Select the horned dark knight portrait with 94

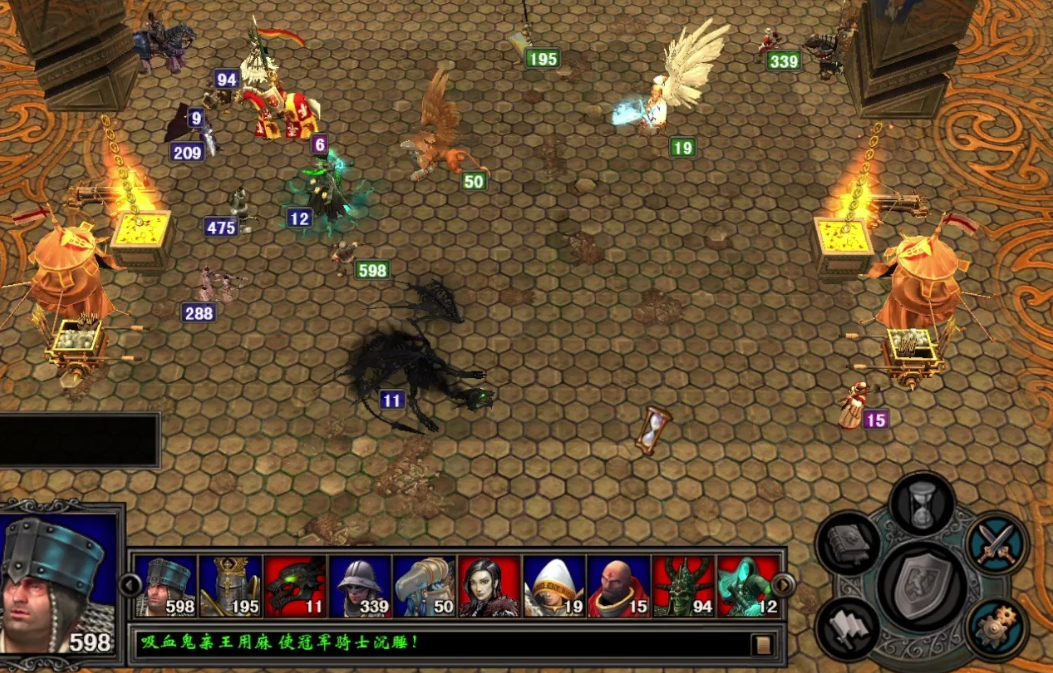tap(684, 586)
